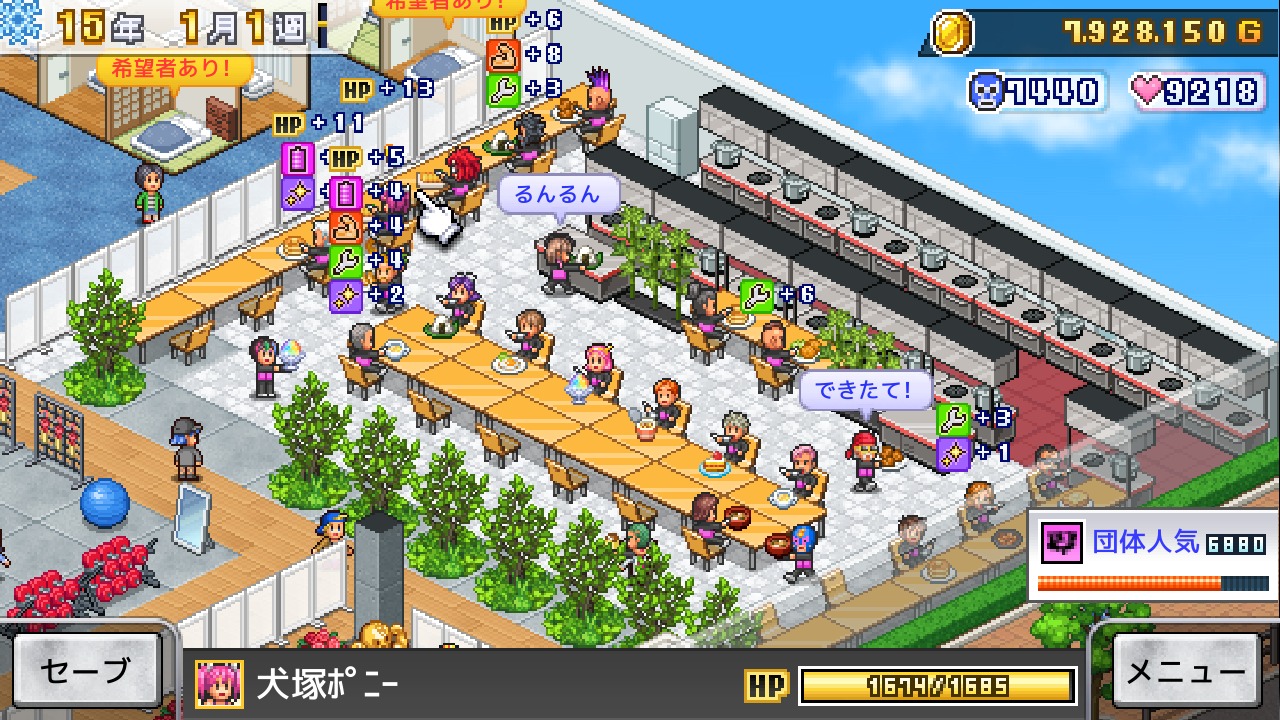Save the game with the セーブ button
The height and width of the screenshot is (720, 1280).
(87, 671)
